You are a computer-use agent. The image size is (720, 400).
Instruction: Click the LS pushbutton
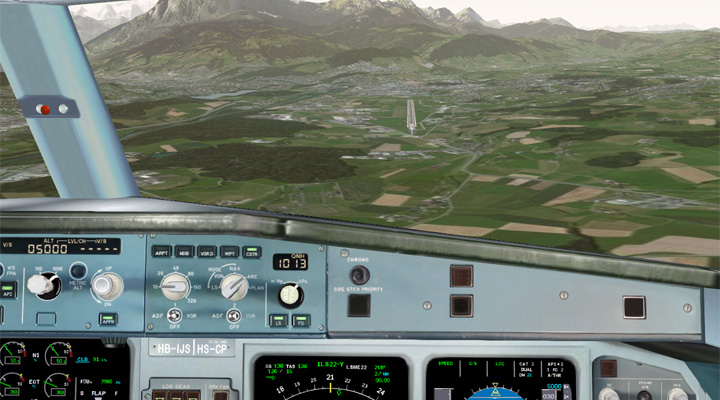(x=277, y=321)
